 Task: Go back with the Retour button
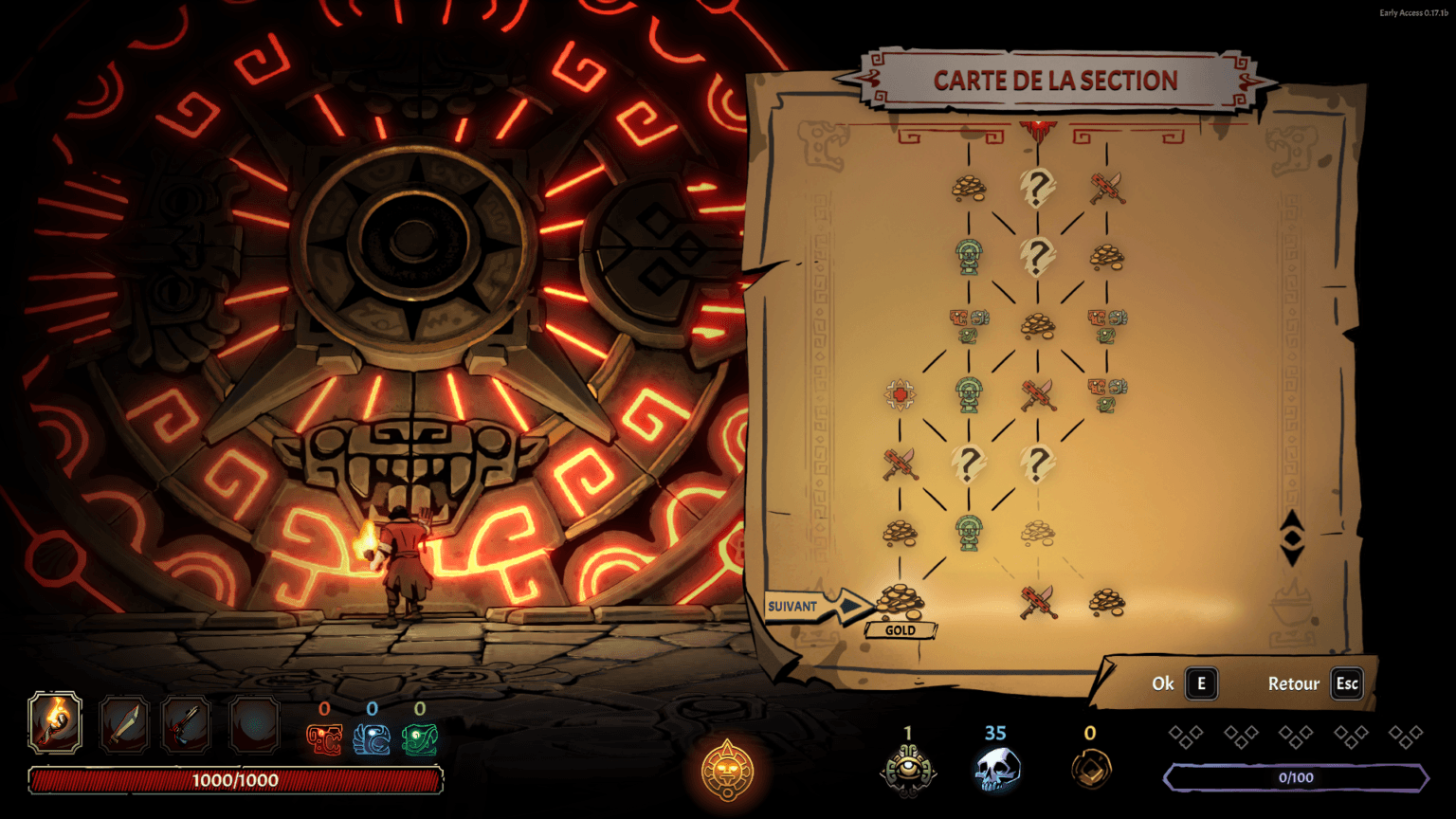[1347, 683]
